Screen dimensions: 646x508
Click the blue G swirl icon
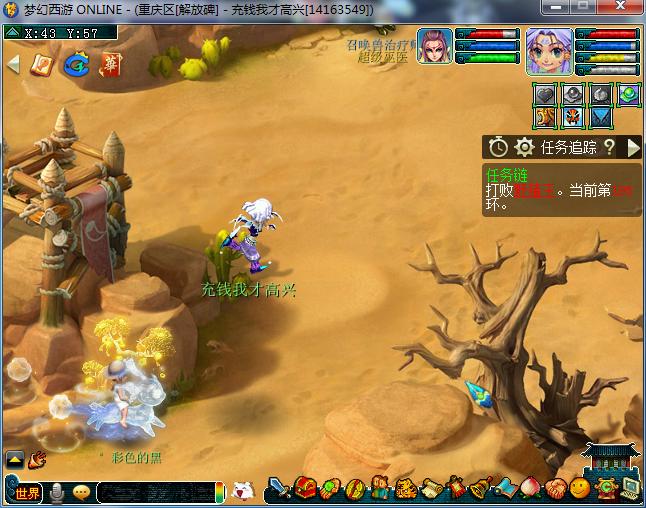pos(75,65)
